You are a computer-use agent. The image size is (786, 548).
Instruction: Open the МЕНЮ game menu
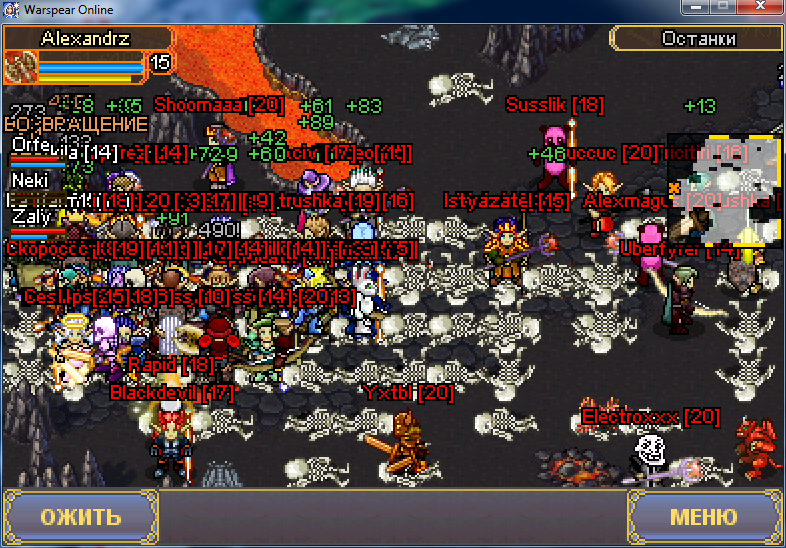point(703,517)
